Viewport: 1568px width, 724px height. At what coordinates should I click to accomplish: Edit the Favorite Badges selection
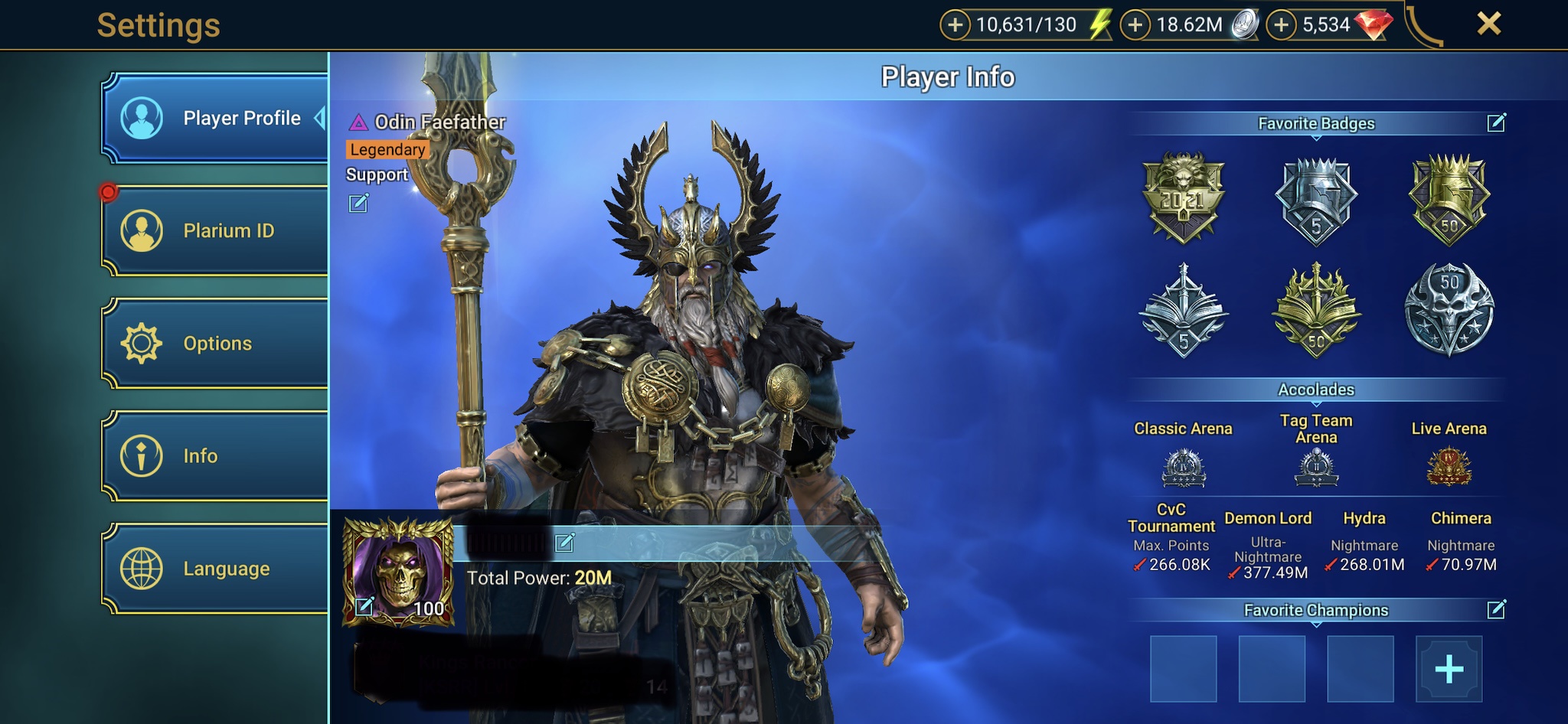pos(1496,123)
